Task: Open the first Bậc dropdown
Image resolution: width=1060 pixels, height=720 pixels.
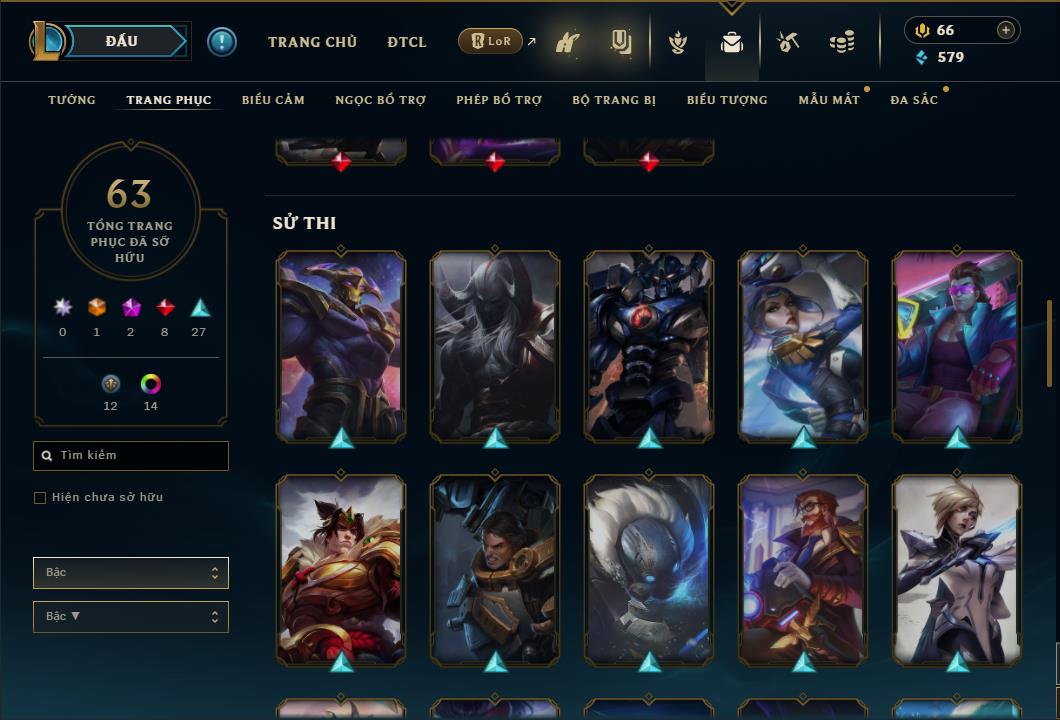Action: [x=131, y=573]
